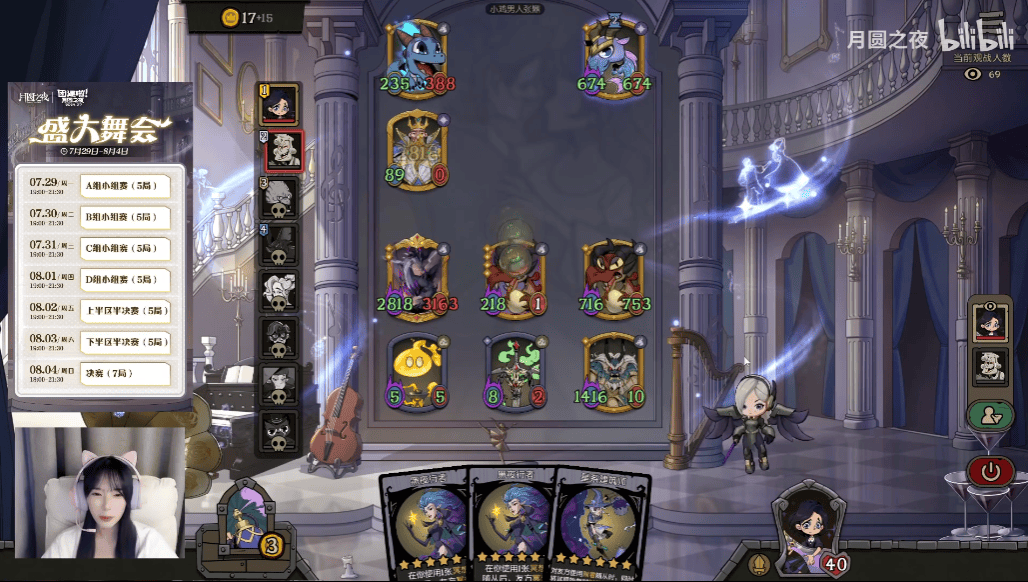This screenshot has height=582, width=1028.
Task: Choose the middle hand card
Action: tap(510, 525)
